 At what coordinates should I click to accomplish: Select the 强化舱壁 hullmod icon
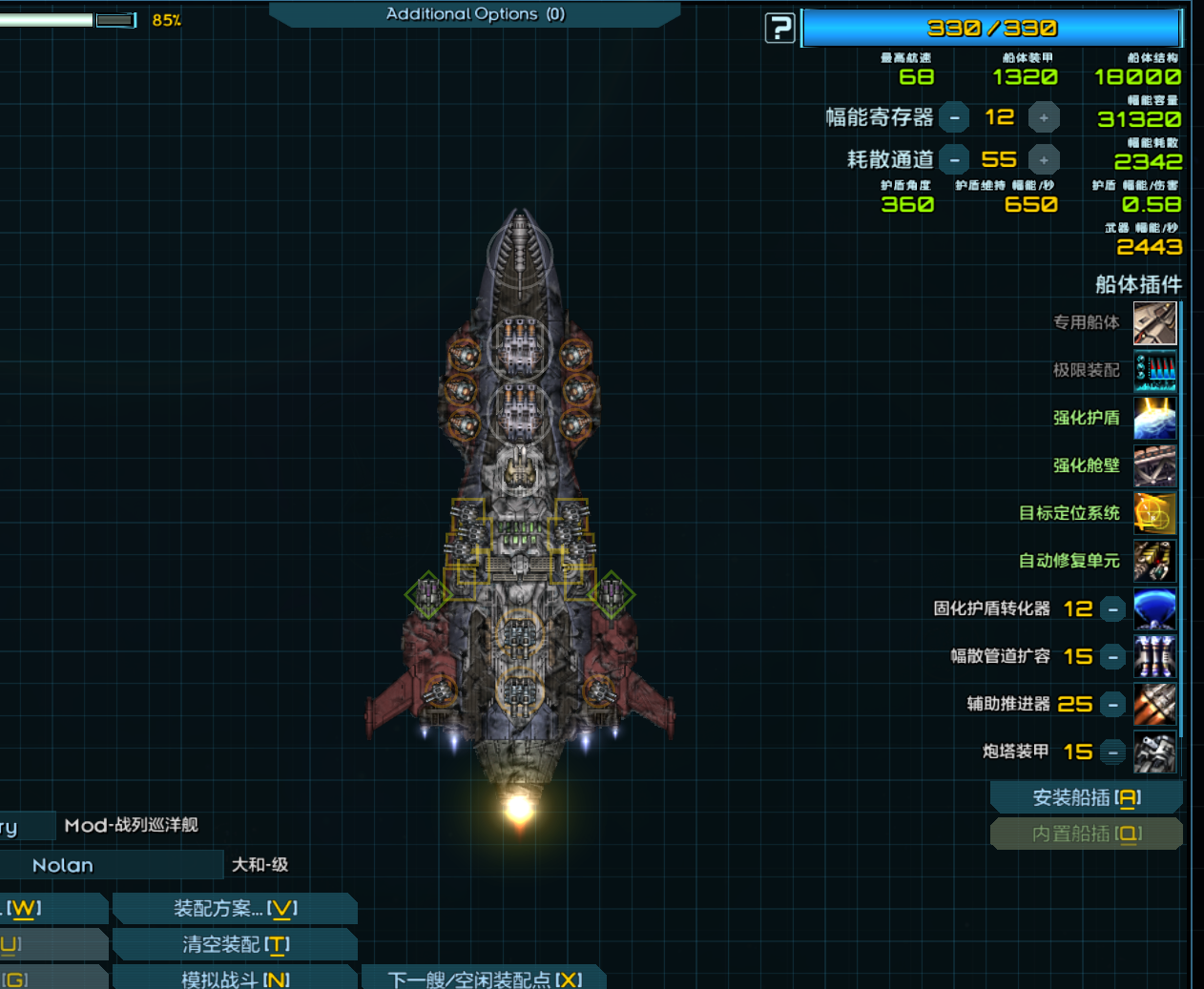click(1154, 465)
